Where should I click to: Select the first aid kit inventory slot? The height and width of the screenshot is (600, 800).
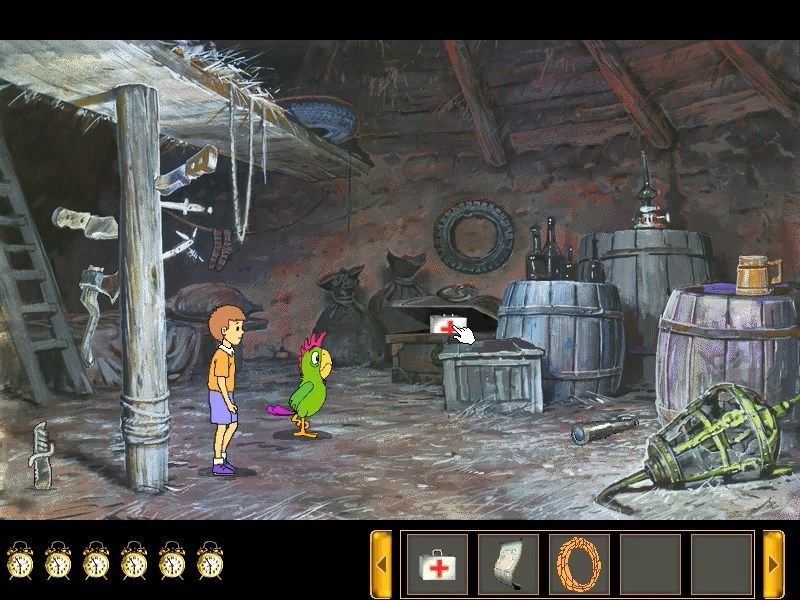tap(436, 564)
